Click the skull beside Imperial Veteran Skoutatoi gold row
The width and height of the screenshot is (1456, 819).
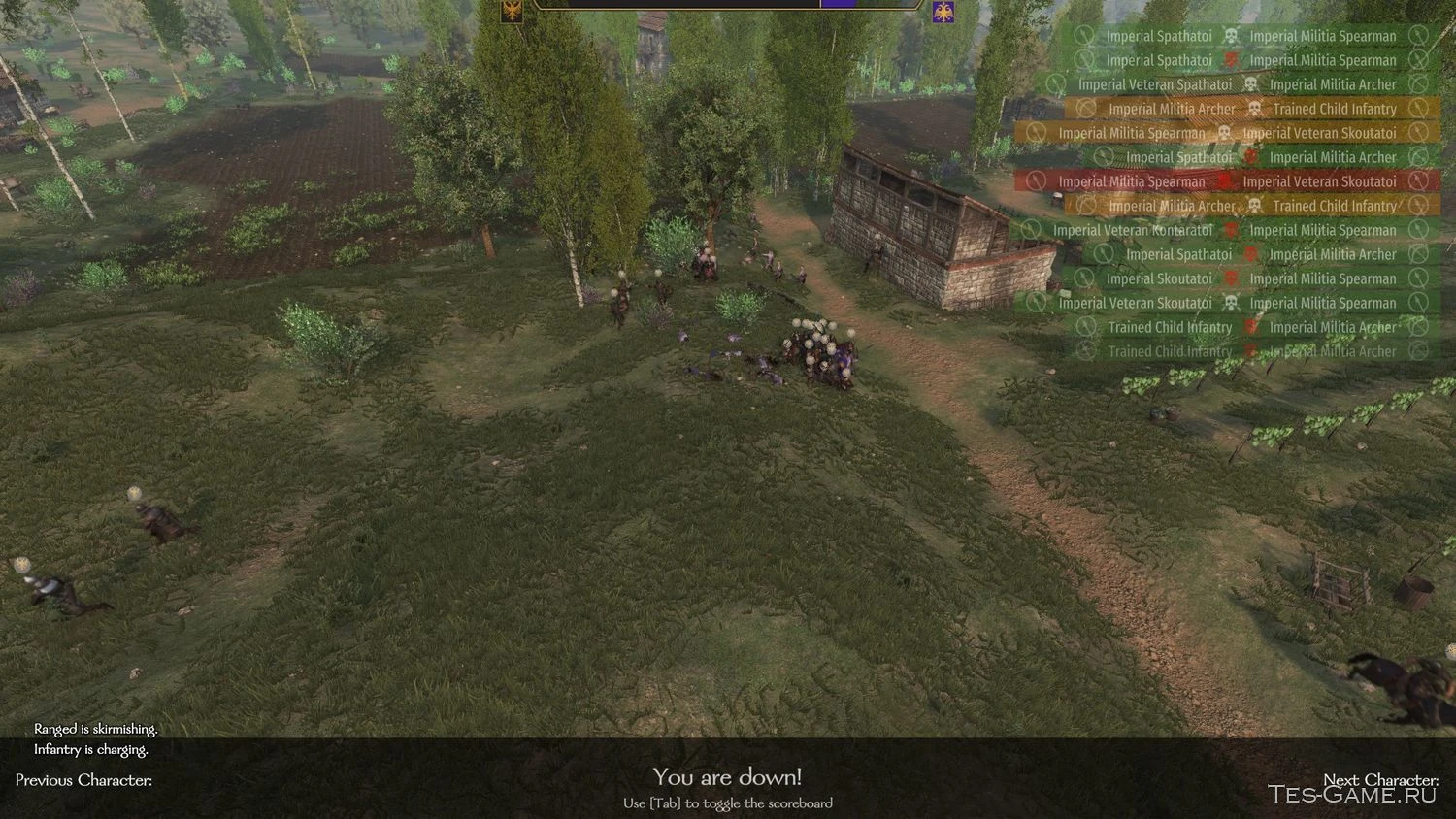[1225, 133]
